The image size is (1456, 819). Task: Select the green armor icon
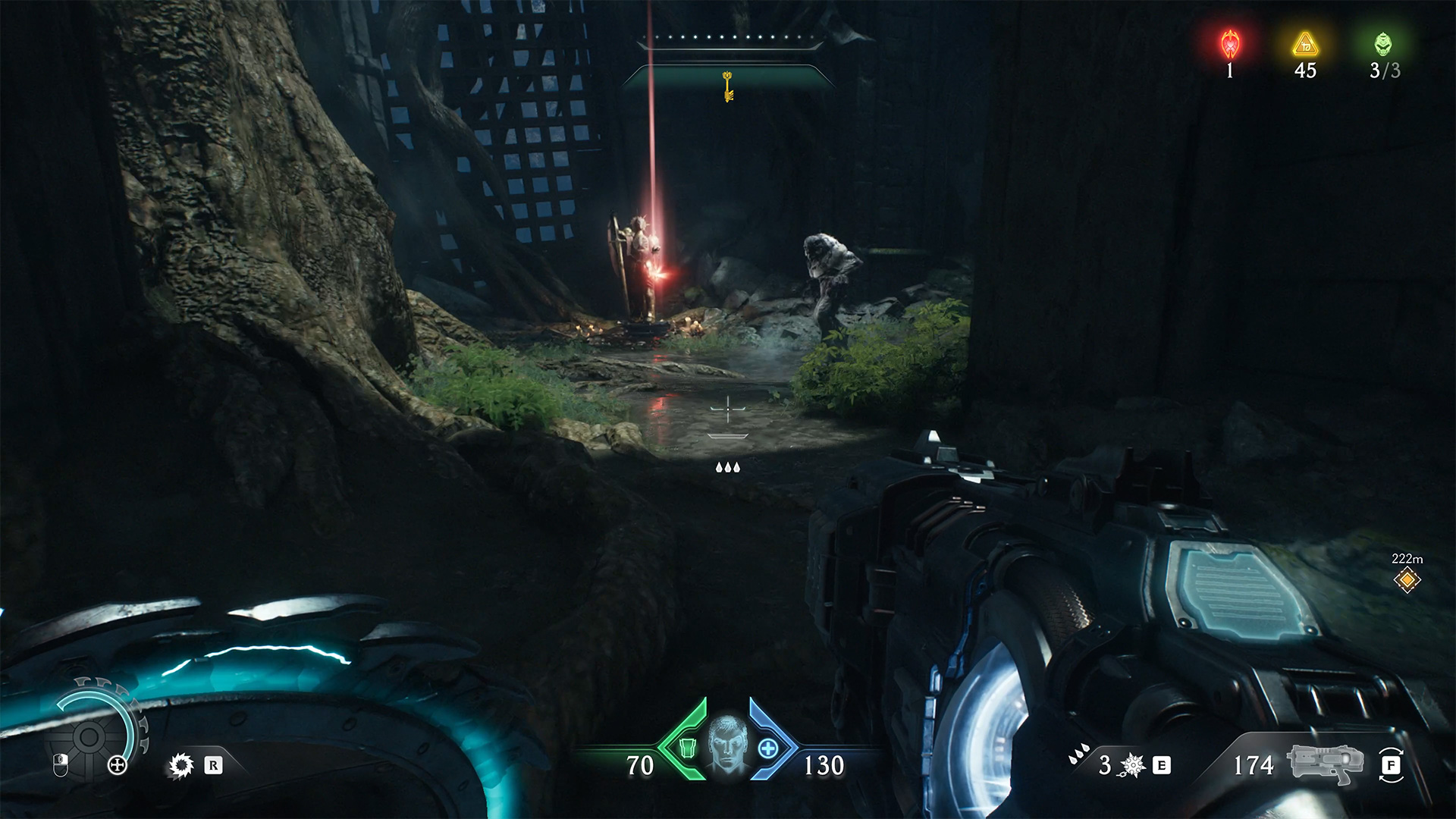[x=687, y=748]
